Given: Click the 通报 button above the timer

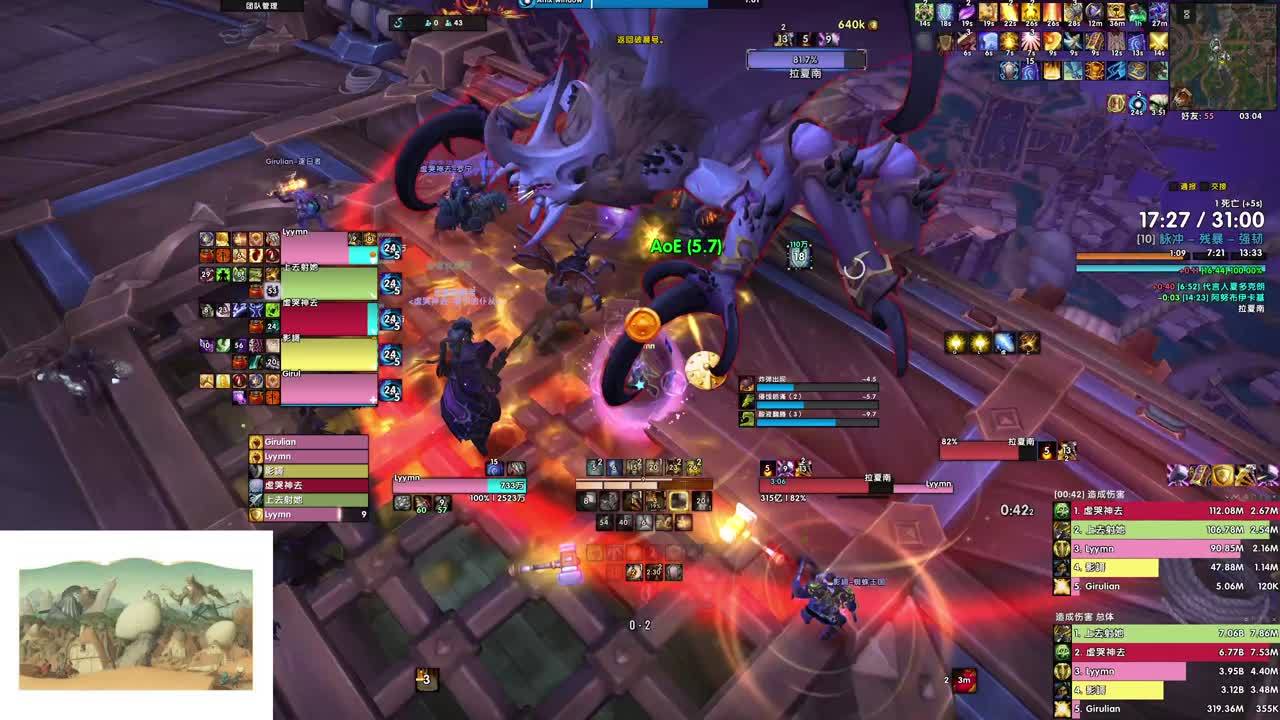Looking at the screenshot, I should pos(1188,187).
